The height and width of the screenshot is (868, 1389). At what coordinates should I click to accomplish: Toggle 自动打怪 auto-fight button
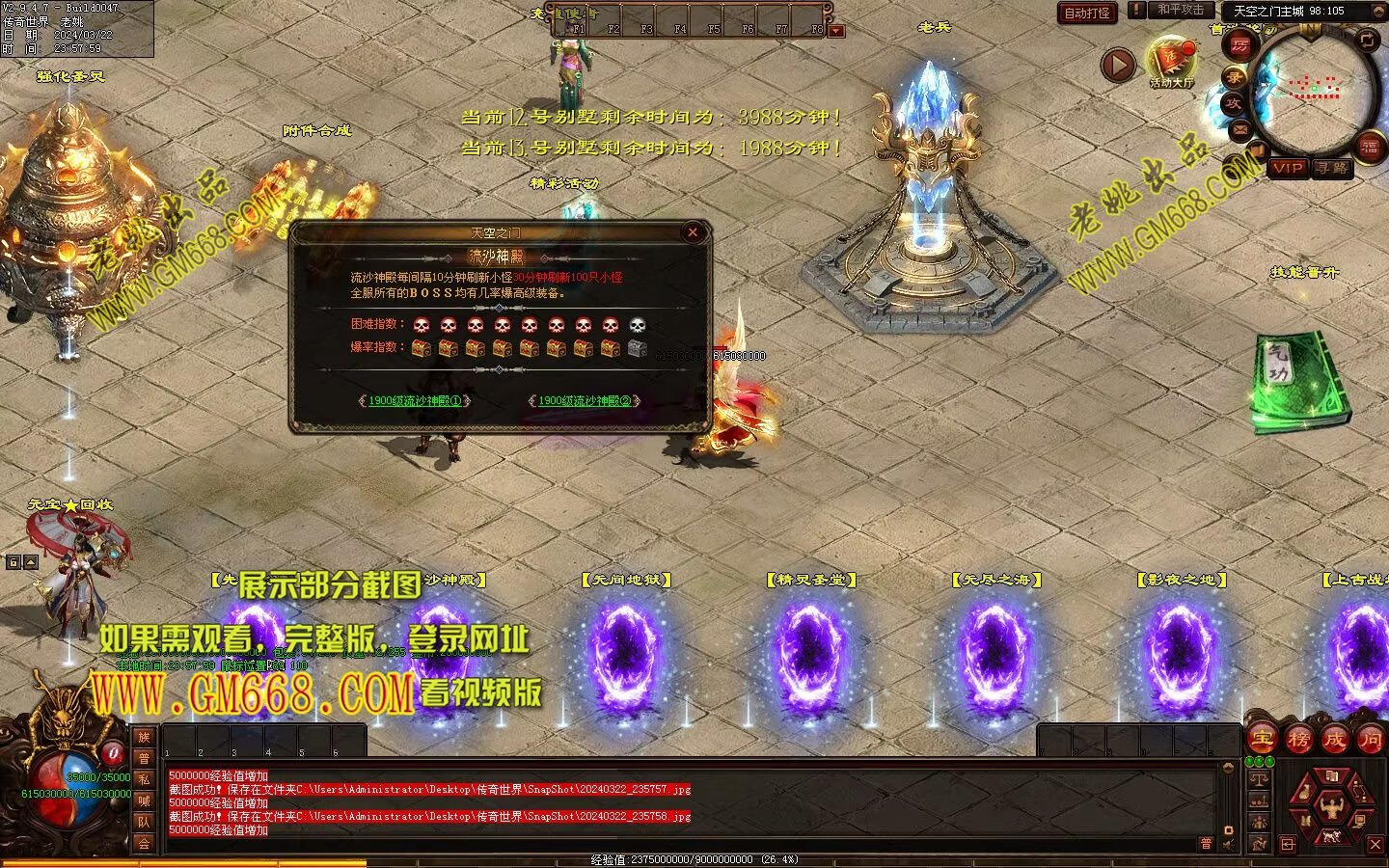(x=1087, y=13)
